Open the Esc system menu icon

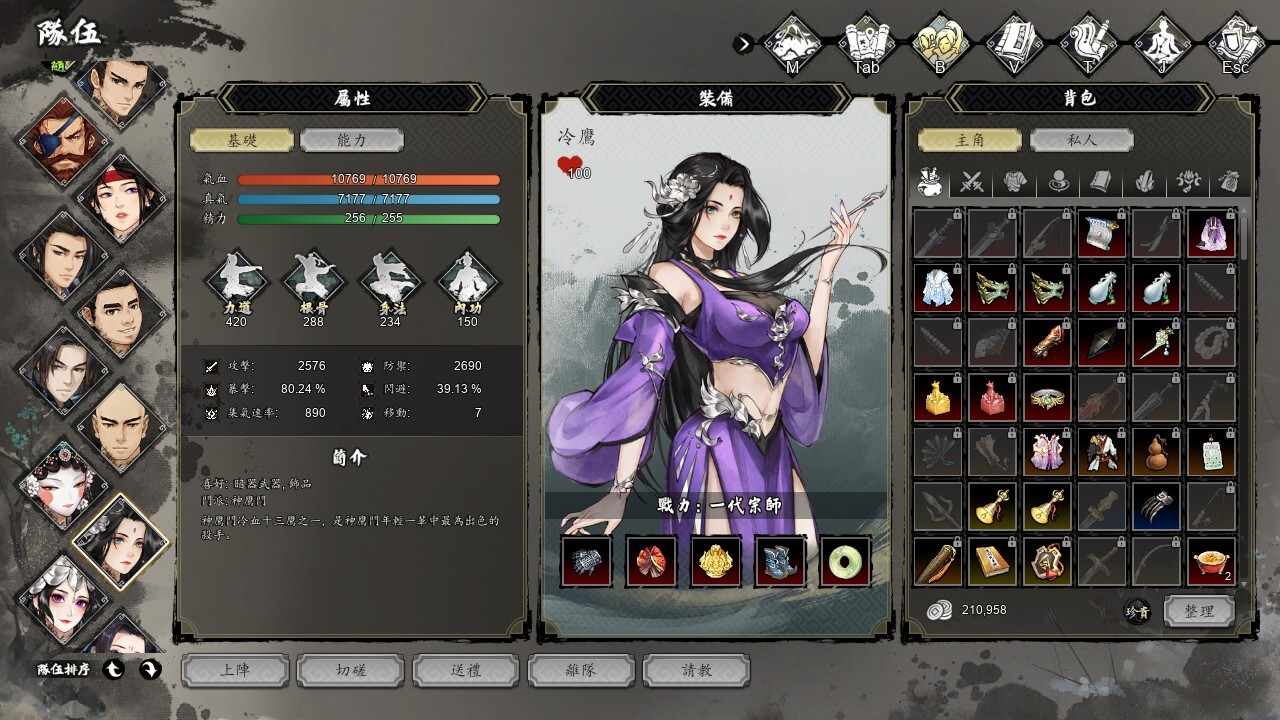[1236, 44]
